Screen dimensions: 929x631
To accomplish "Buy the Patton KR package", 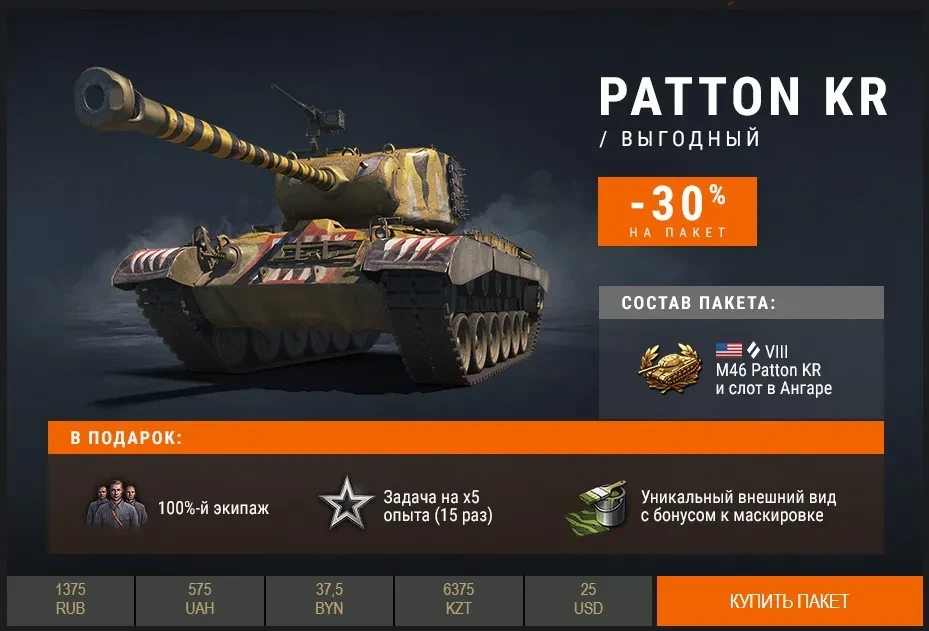I will pos(789,601).
